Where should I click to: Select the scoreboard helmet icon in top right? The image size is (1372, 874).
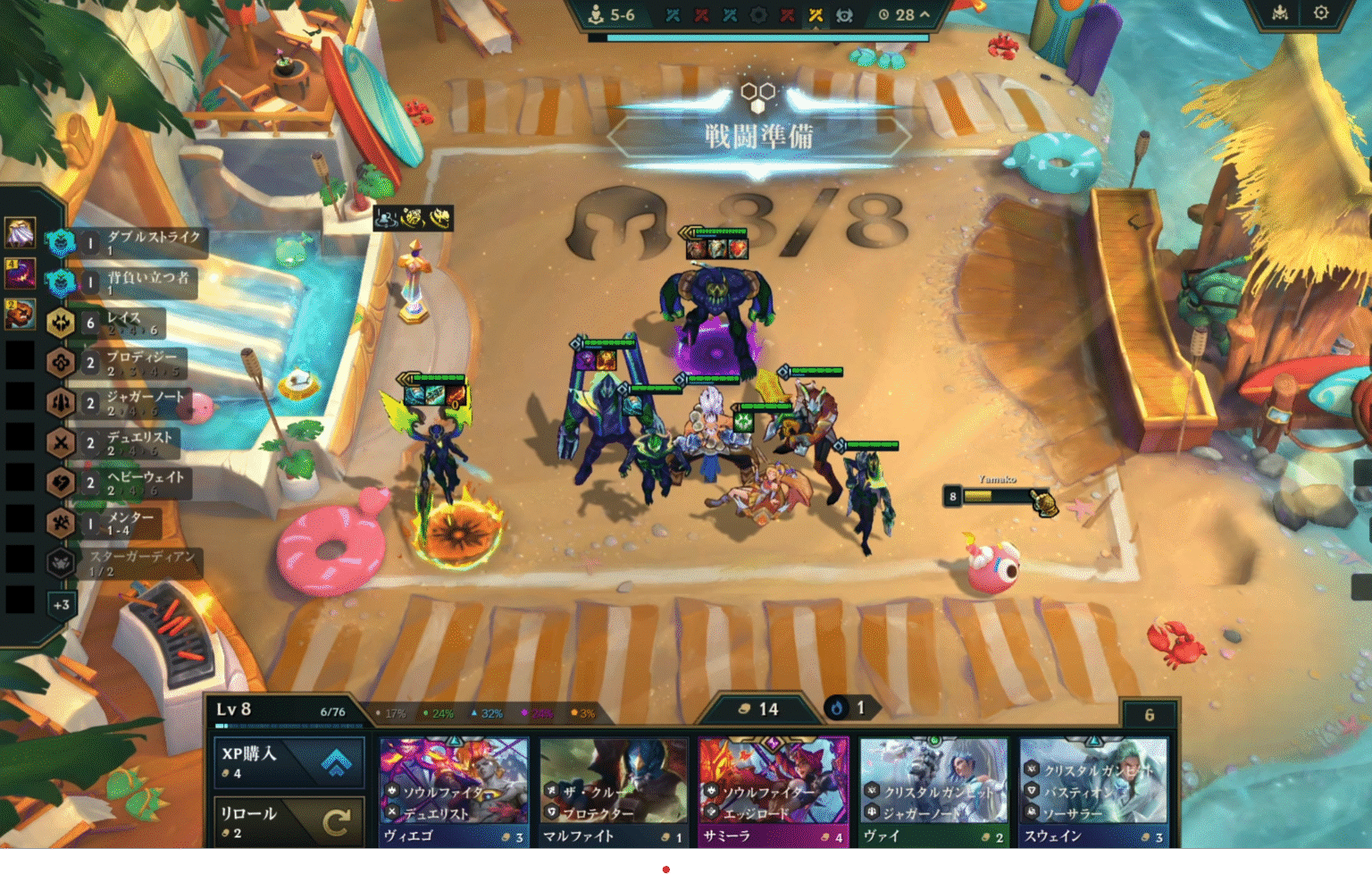[x=1281, y=13]
